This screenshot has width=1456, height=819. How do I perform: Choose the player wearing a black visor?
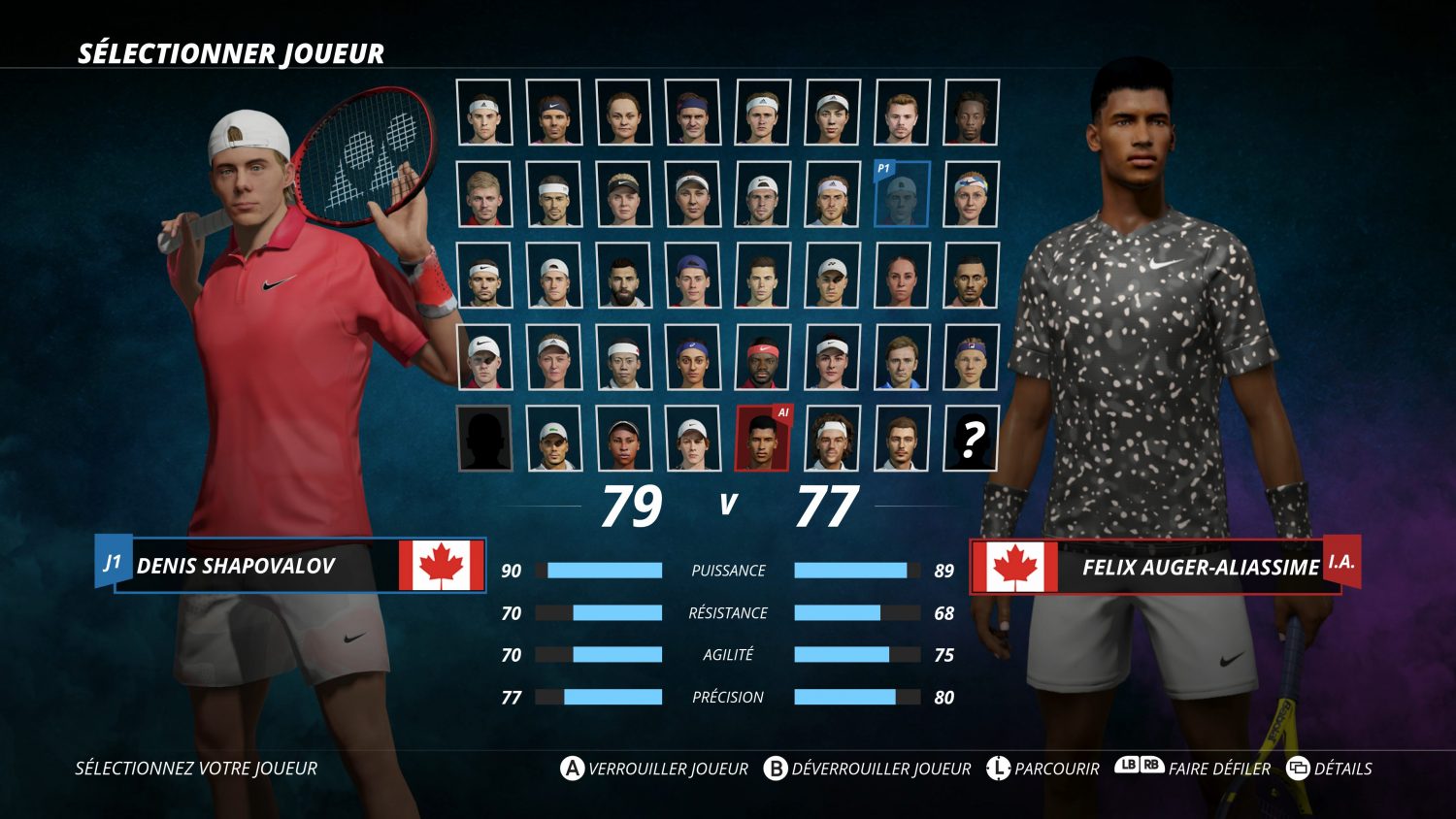click(x=623, y=194)
